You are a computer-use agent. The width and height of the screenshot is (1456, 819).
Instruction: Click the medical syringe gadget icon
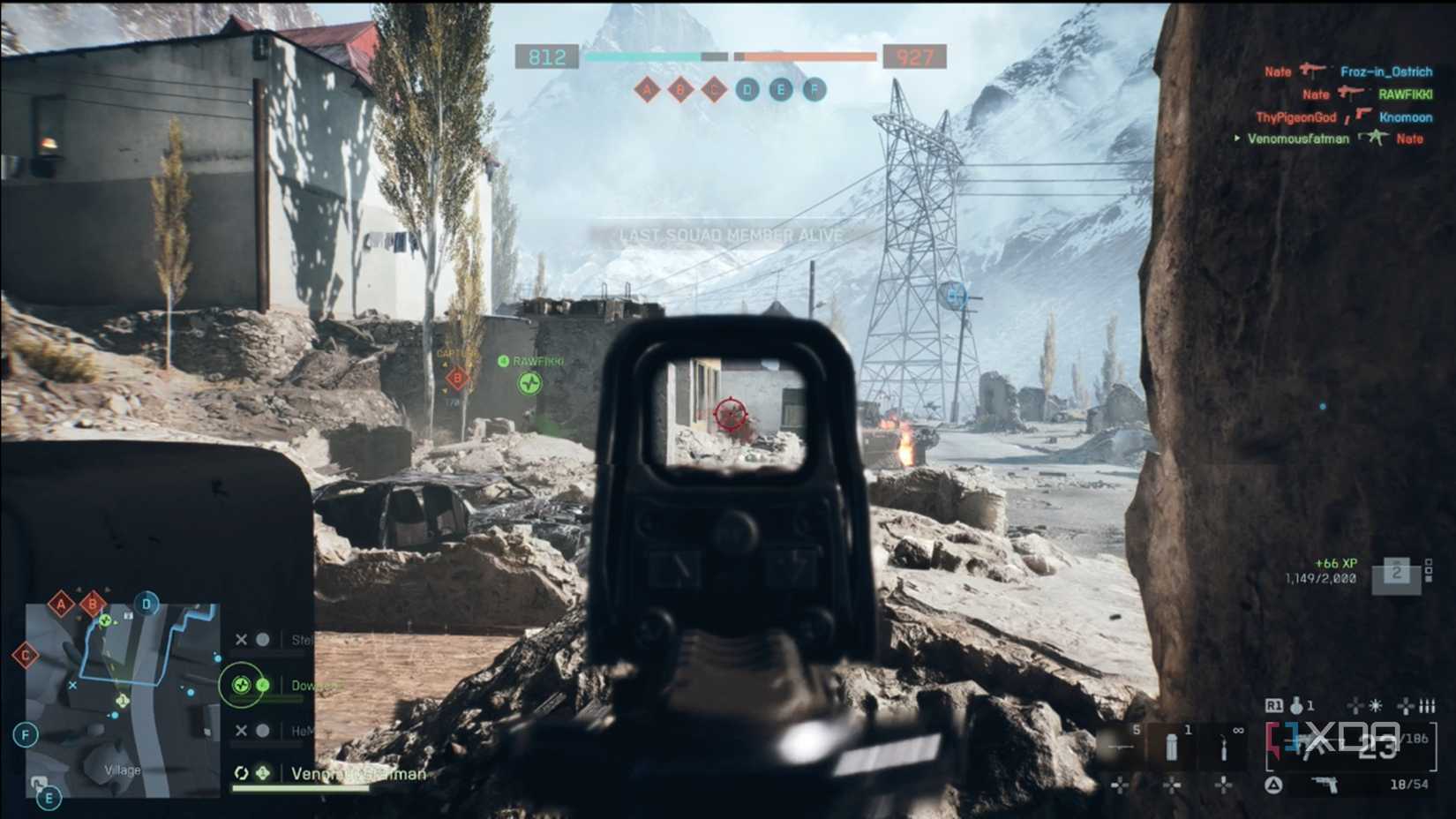pyautogui.click(x=1172, y=746)
